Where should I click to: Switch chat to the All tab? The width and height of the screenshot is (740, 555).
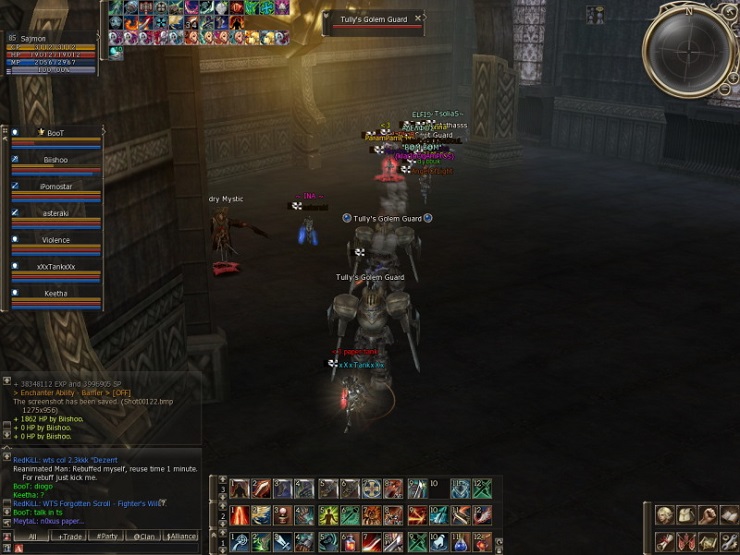point(31,536)
